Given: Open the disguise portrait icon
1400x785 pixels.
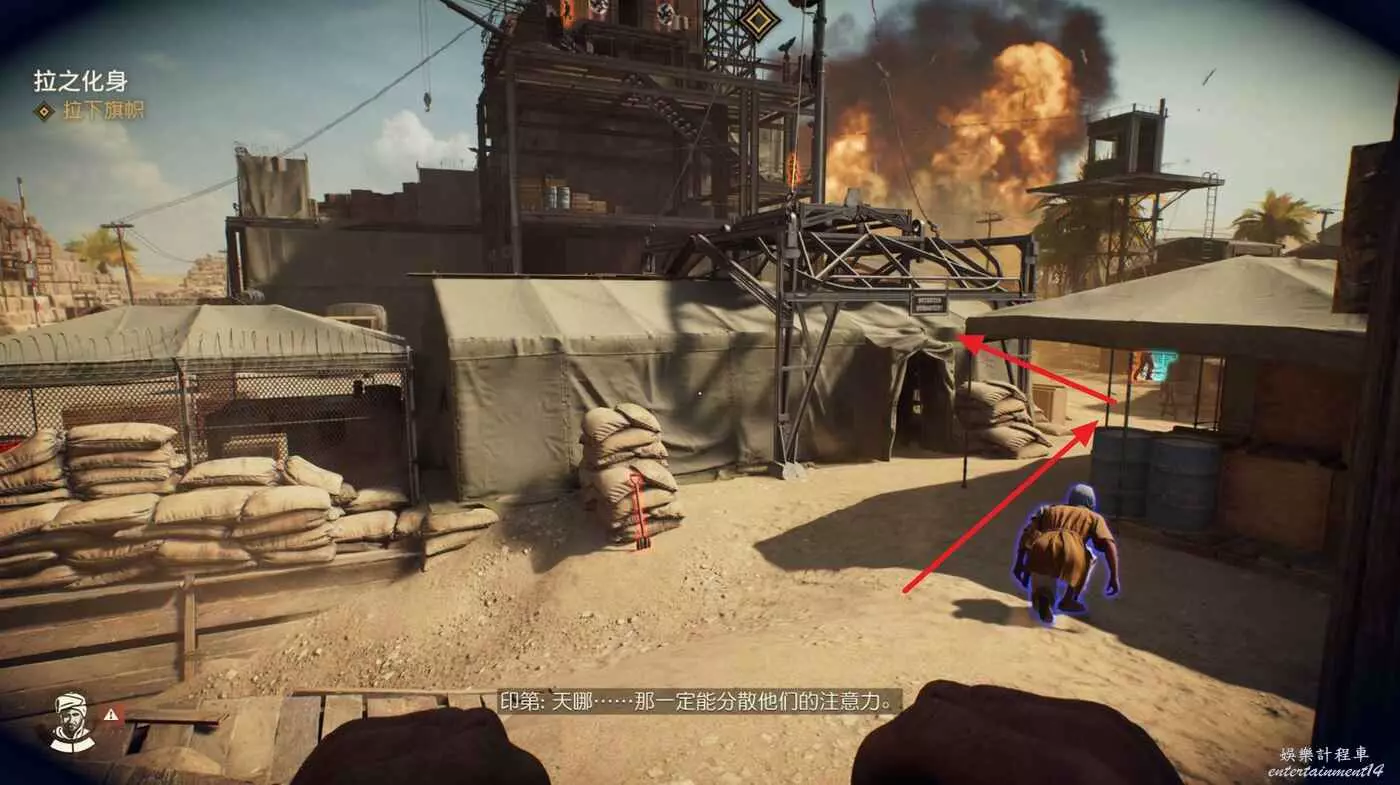Looking at the screenshot, I should click(72, 721).
